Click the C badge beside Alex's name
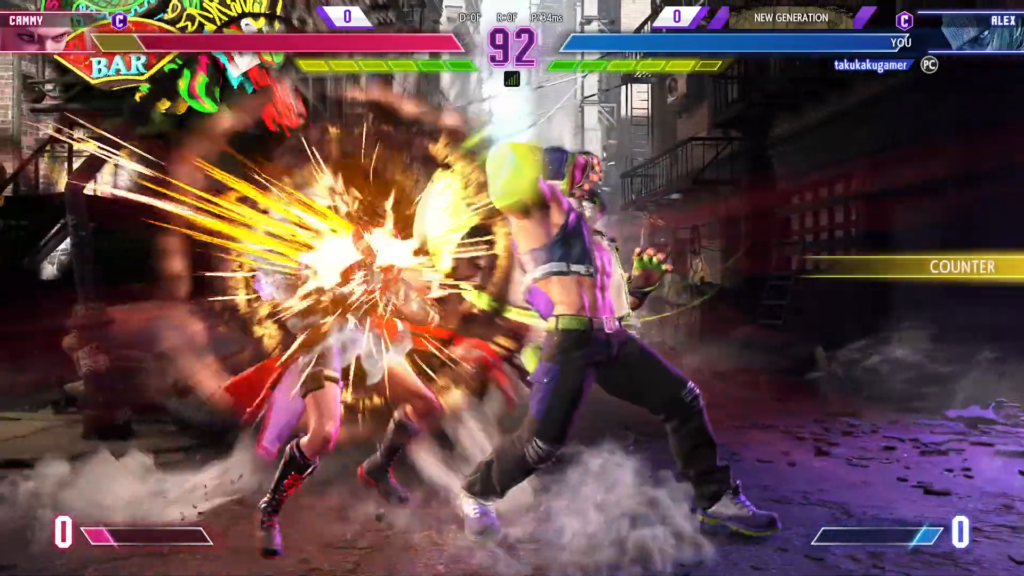 pos(904,20)
